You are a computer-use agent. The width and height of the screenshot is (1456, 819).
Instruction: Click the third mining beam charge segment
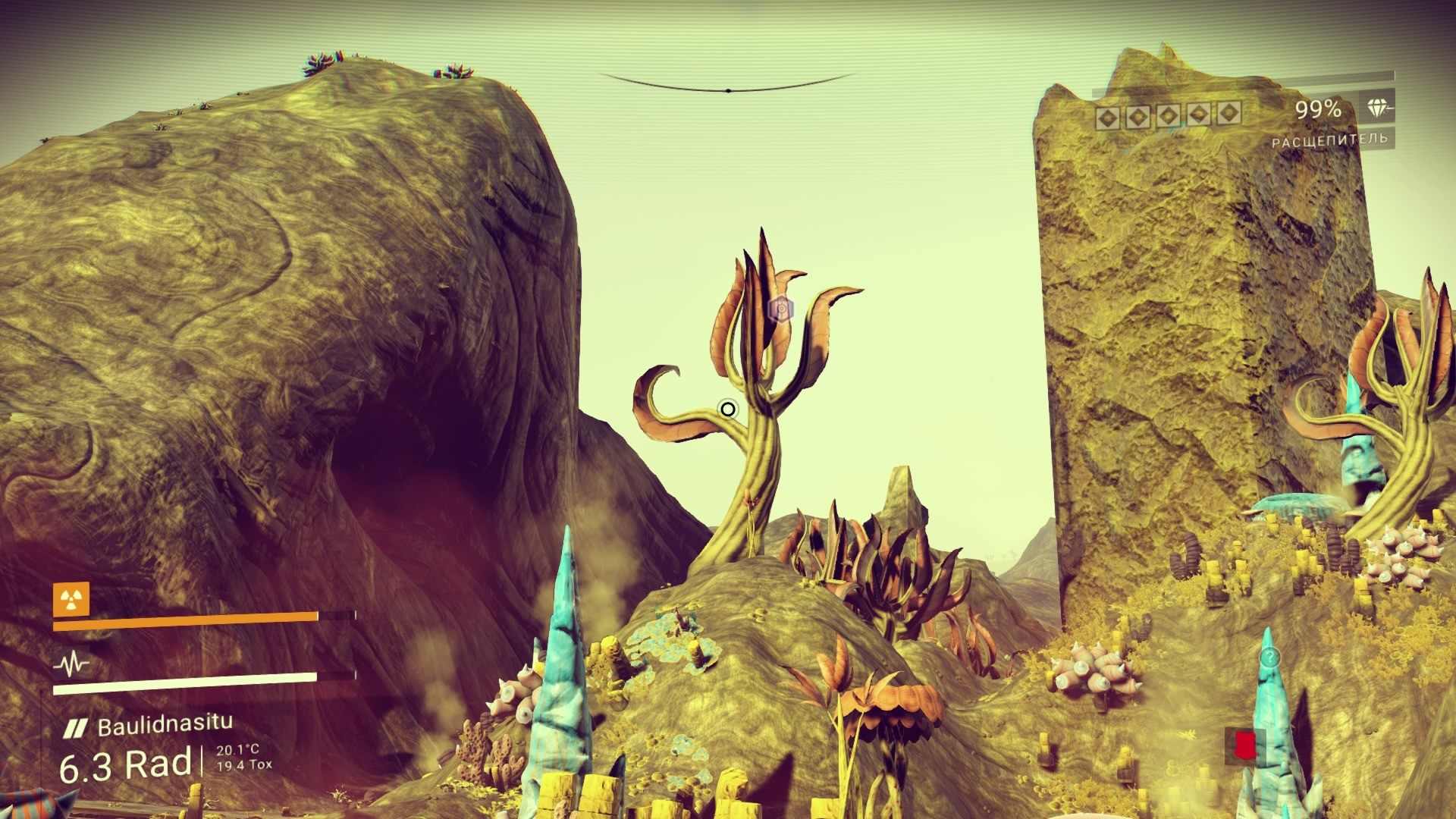click(1168, 115)
